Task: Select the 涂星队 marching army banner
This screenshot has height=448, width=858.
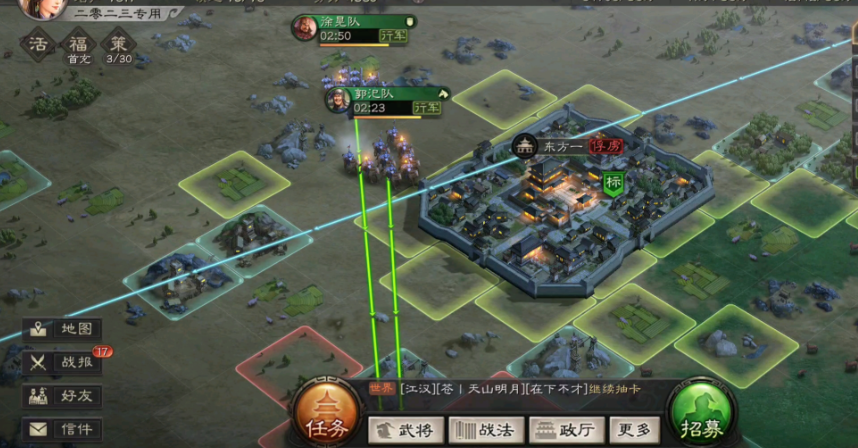Action: pyautogui.click(x=355, y=28)
